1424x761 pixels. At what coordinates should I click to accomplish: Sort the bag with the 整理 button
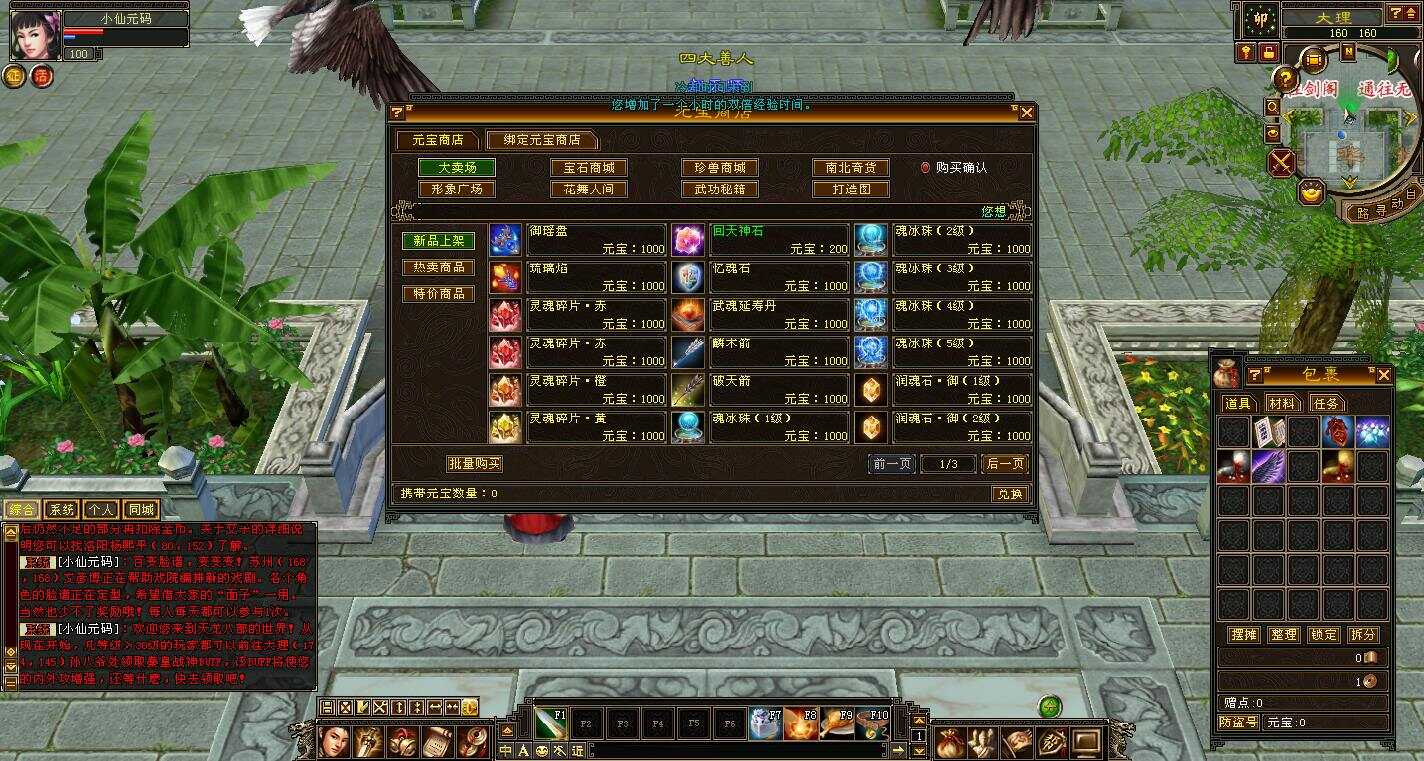click(1283, 635)
